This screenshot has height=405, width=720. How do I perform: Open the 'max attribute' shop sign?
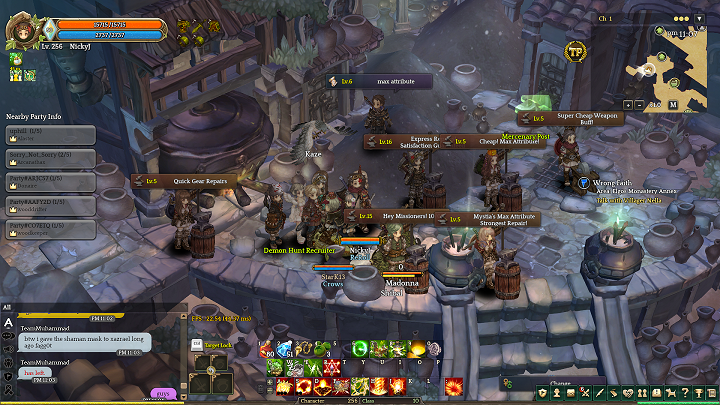pos(379,81)
